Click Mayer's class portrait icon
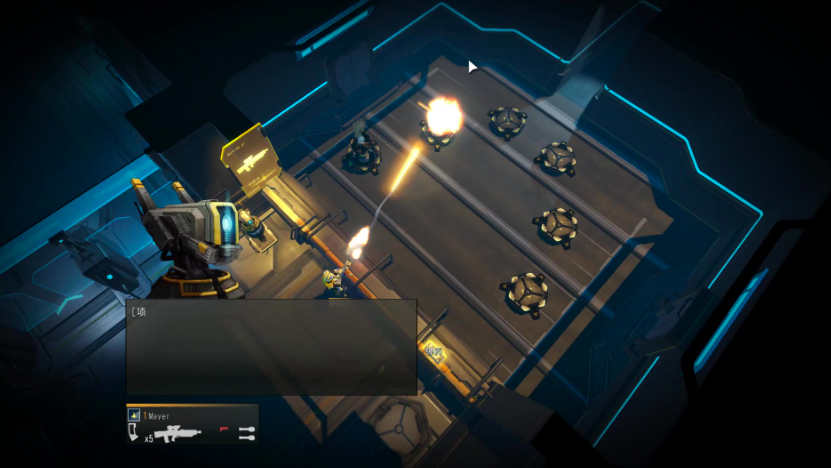The image size is (831, 468). [x=134, y=414]
